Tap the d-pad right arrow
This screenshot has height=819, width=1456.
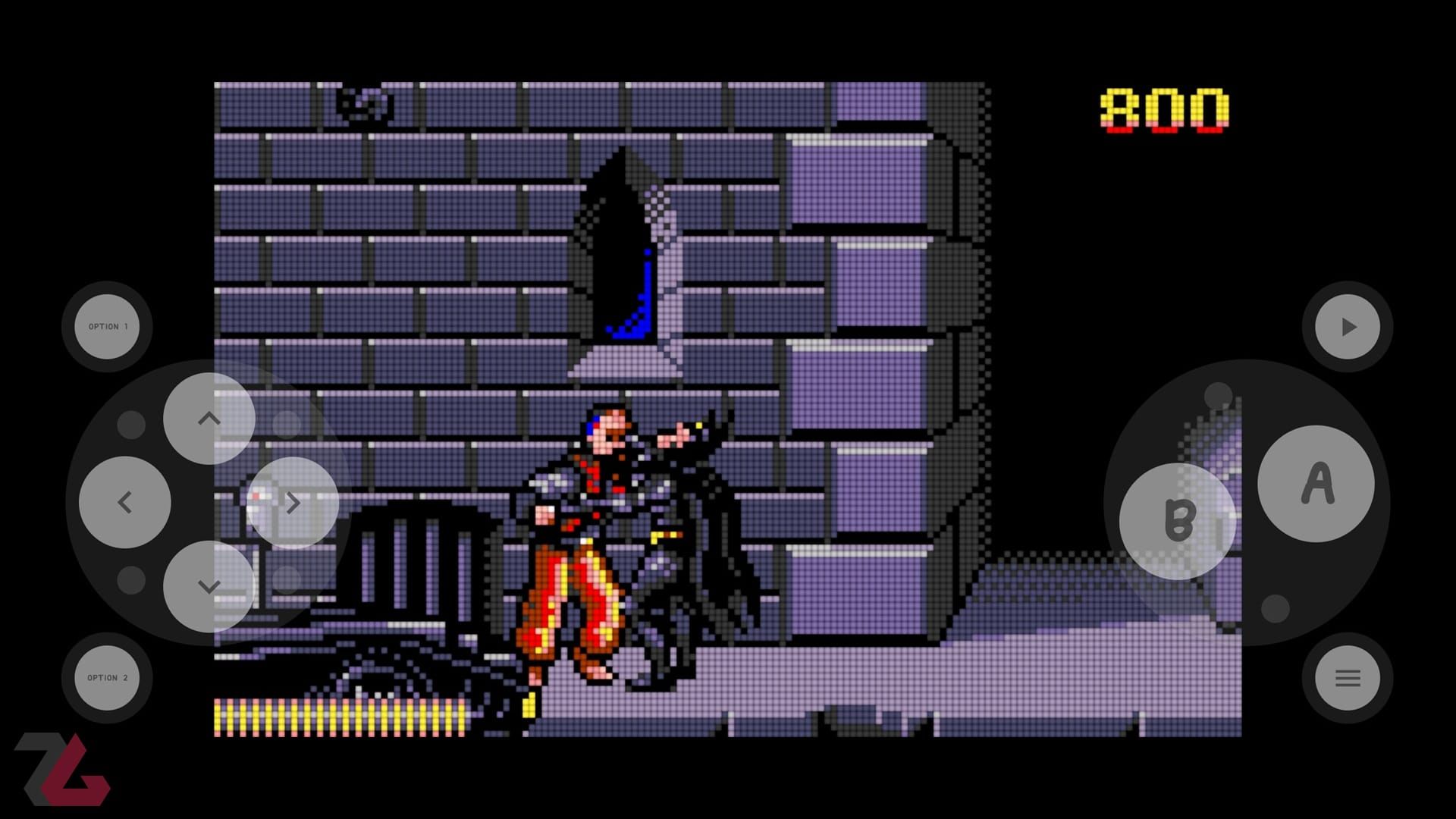pyautogui.click(x=293, y=502)
